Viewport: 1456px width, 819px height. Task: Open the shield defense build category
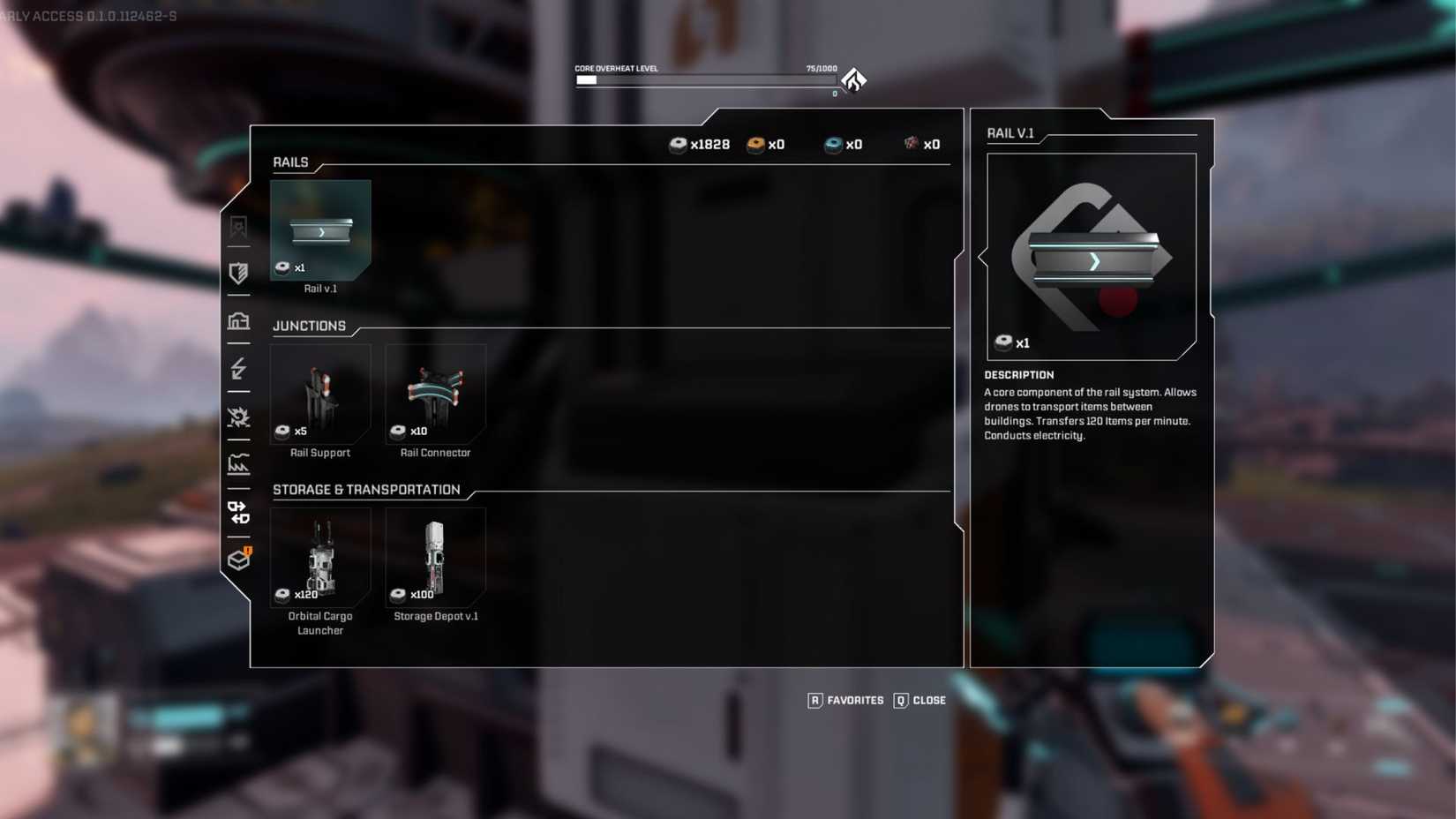pyautogui.click(x=238, y=274)
